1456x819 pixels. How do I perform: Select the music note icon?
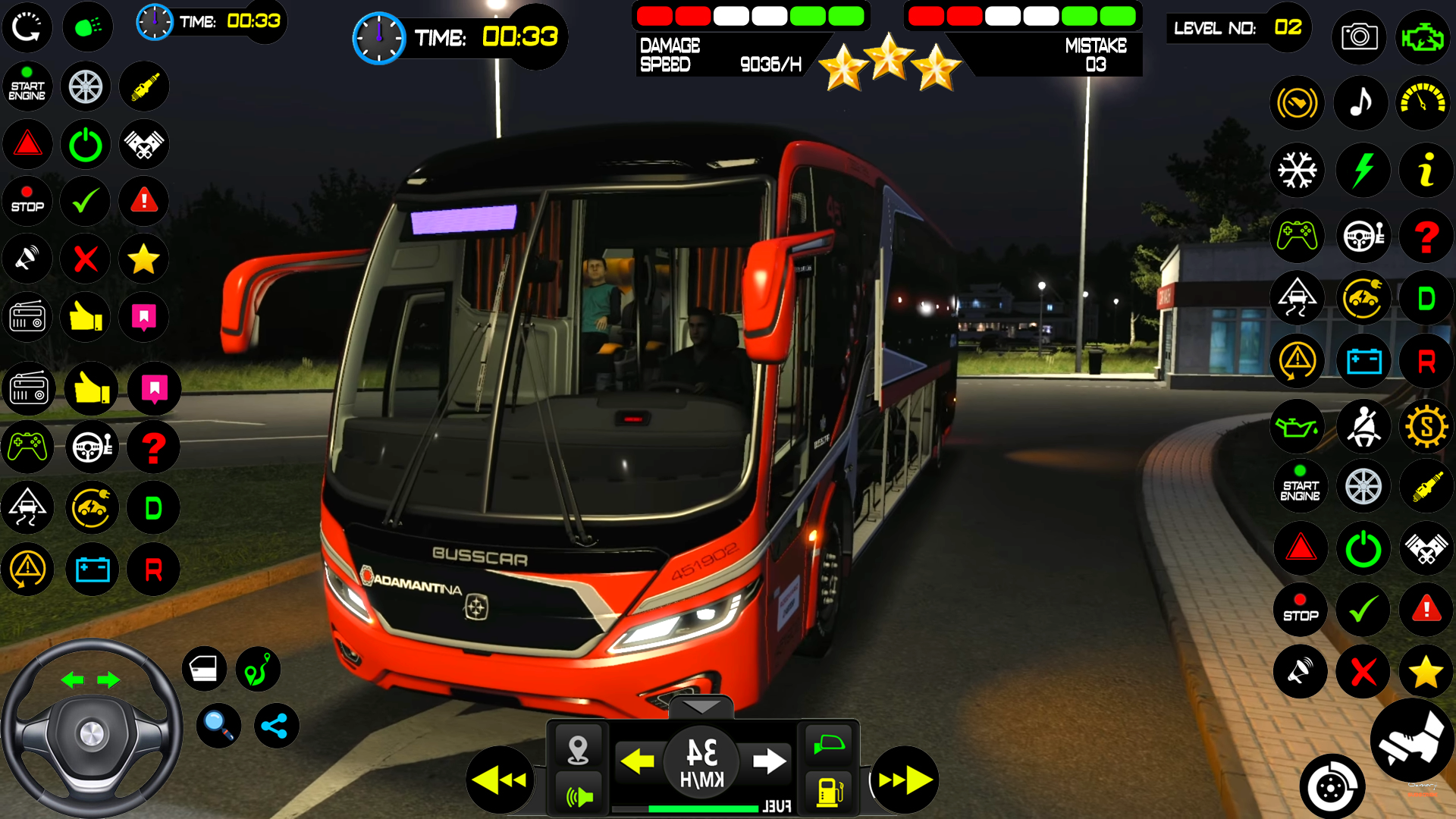click(x=1360, y=103)
